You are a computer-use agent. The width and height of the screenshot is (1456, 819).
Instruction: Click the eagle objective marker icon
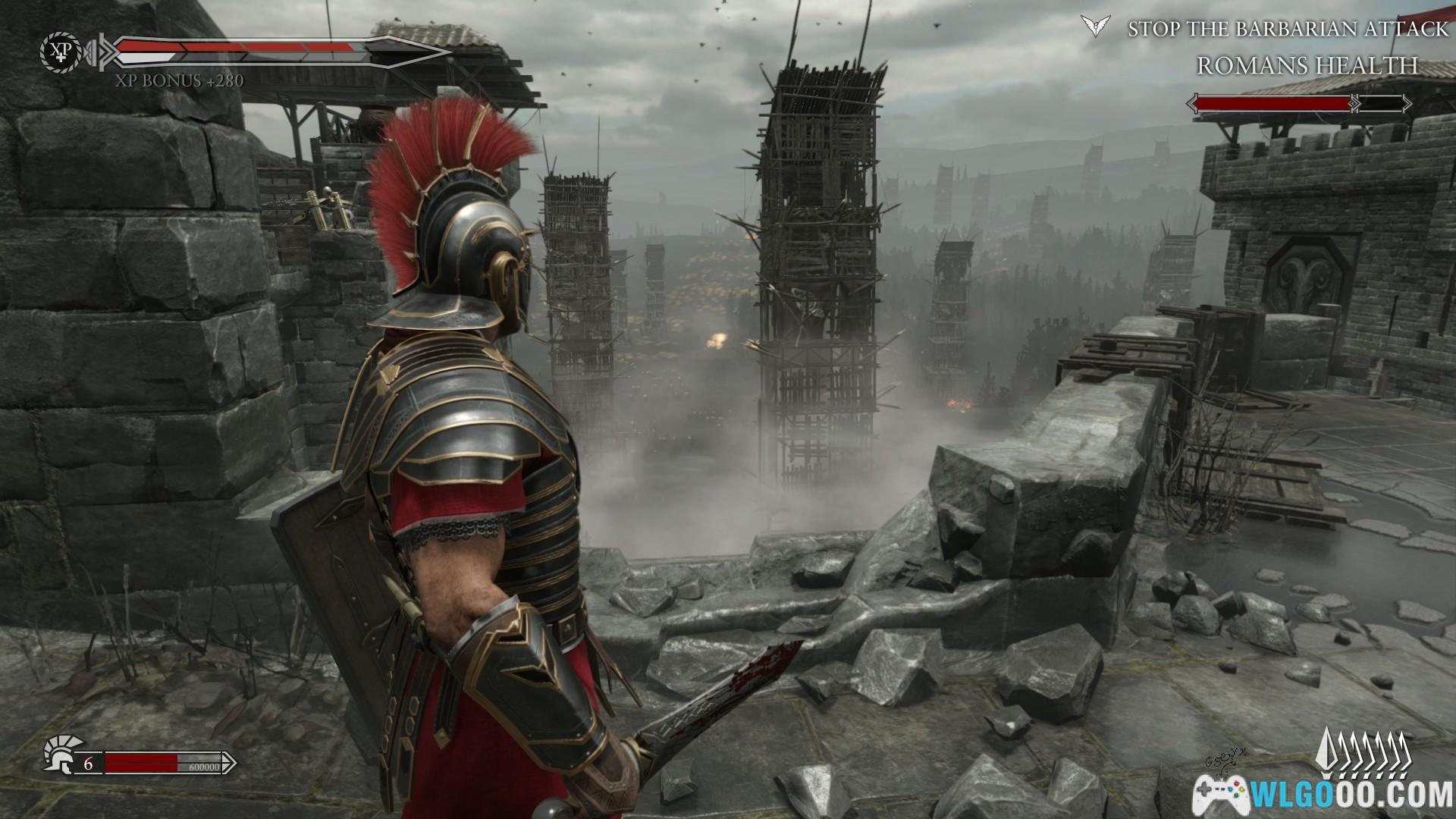pos(1093,27)
